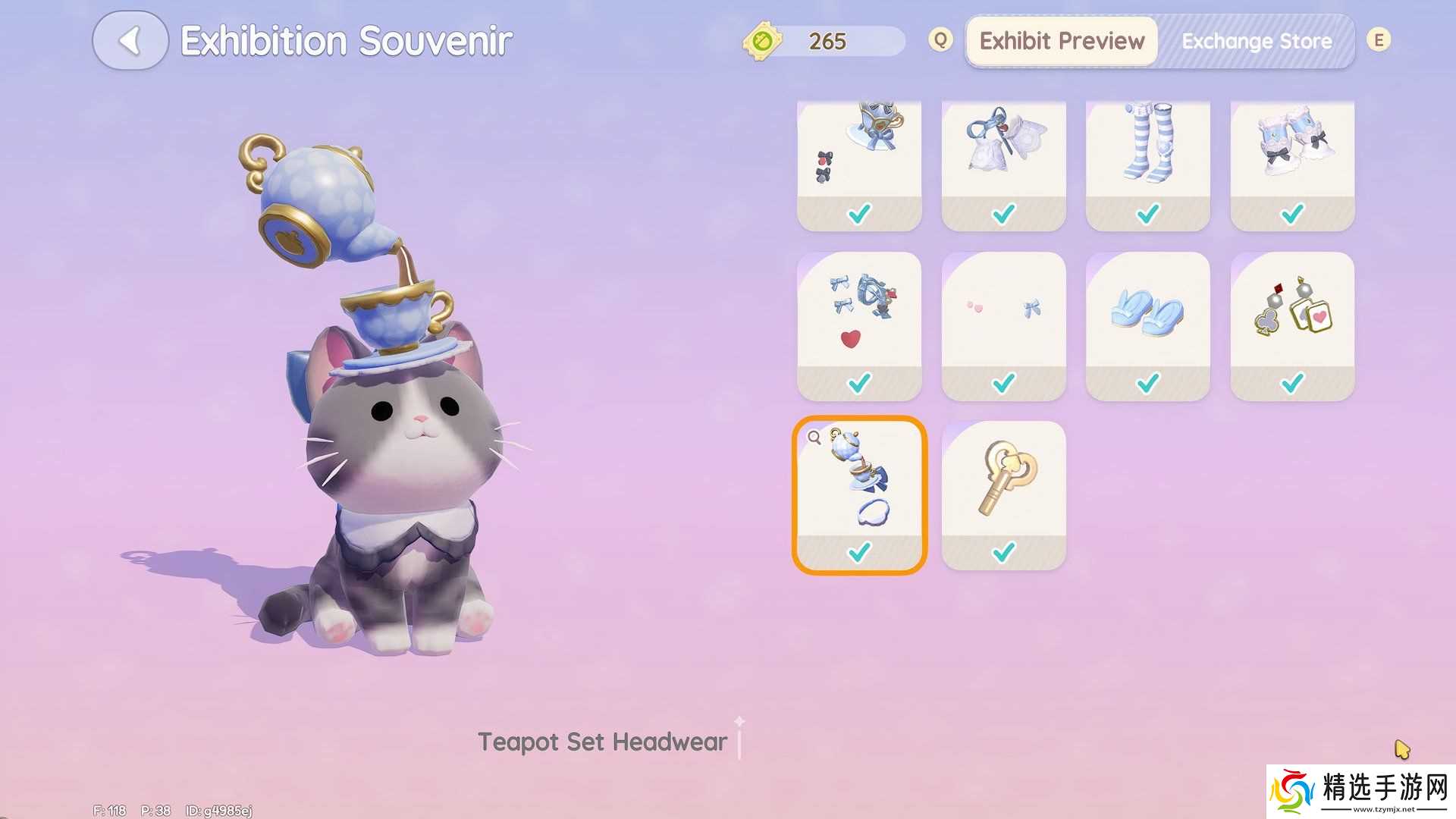Click the magnifier on the teapot tile
Image resolution: width=1456 pixels, height=819 pixels.
(814, 438)
